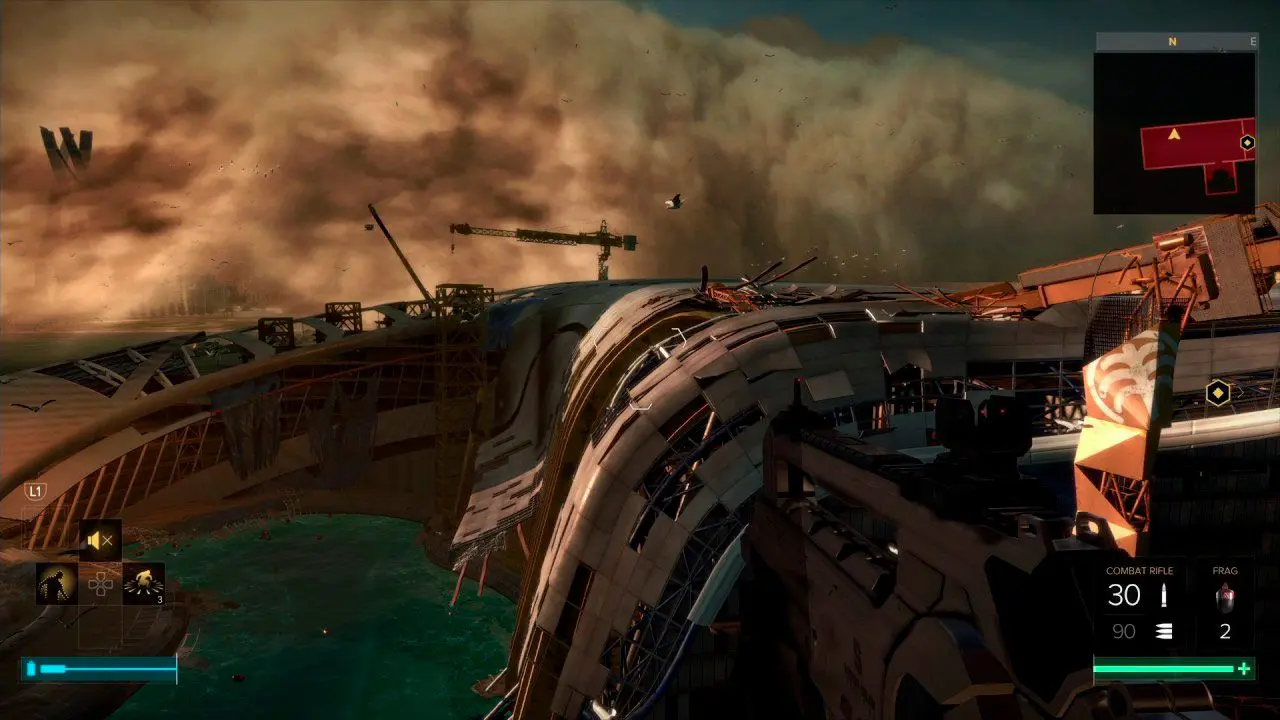Use the landing burst ability with 3 charges
The height and width of the screenshot is (720, 1280).
(x=143, y=583)
